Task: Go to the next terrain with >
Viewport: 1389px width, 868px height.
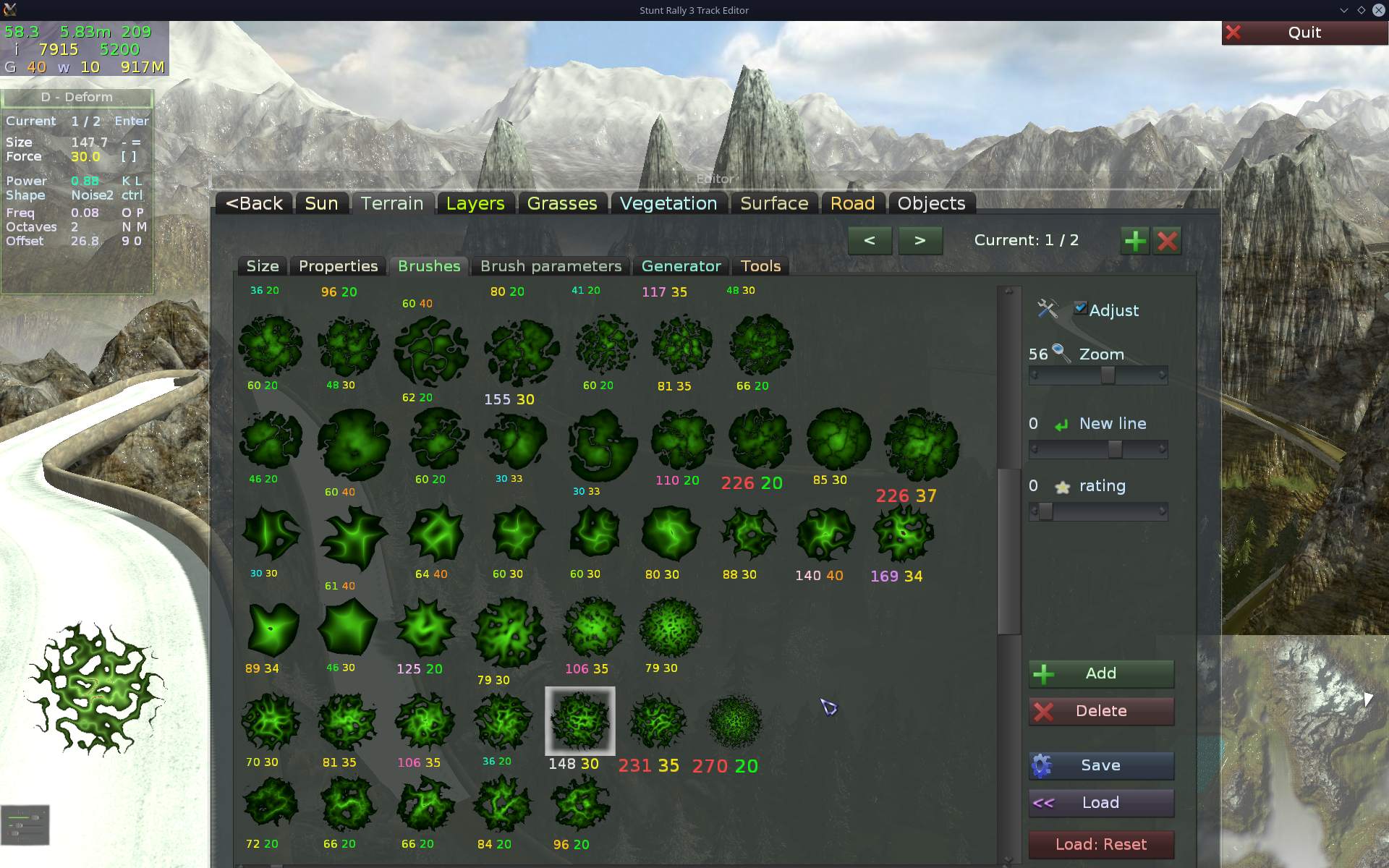Action: pyautogui.click(x=919, y=240)
